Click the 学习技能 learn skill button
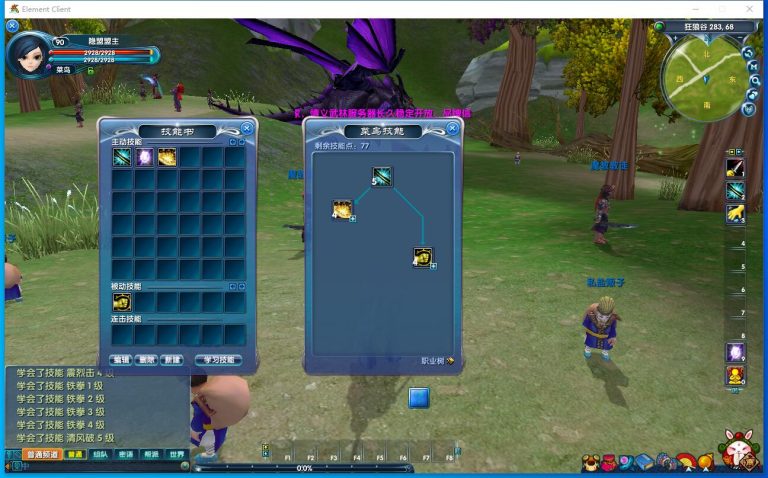 (220, 359)
